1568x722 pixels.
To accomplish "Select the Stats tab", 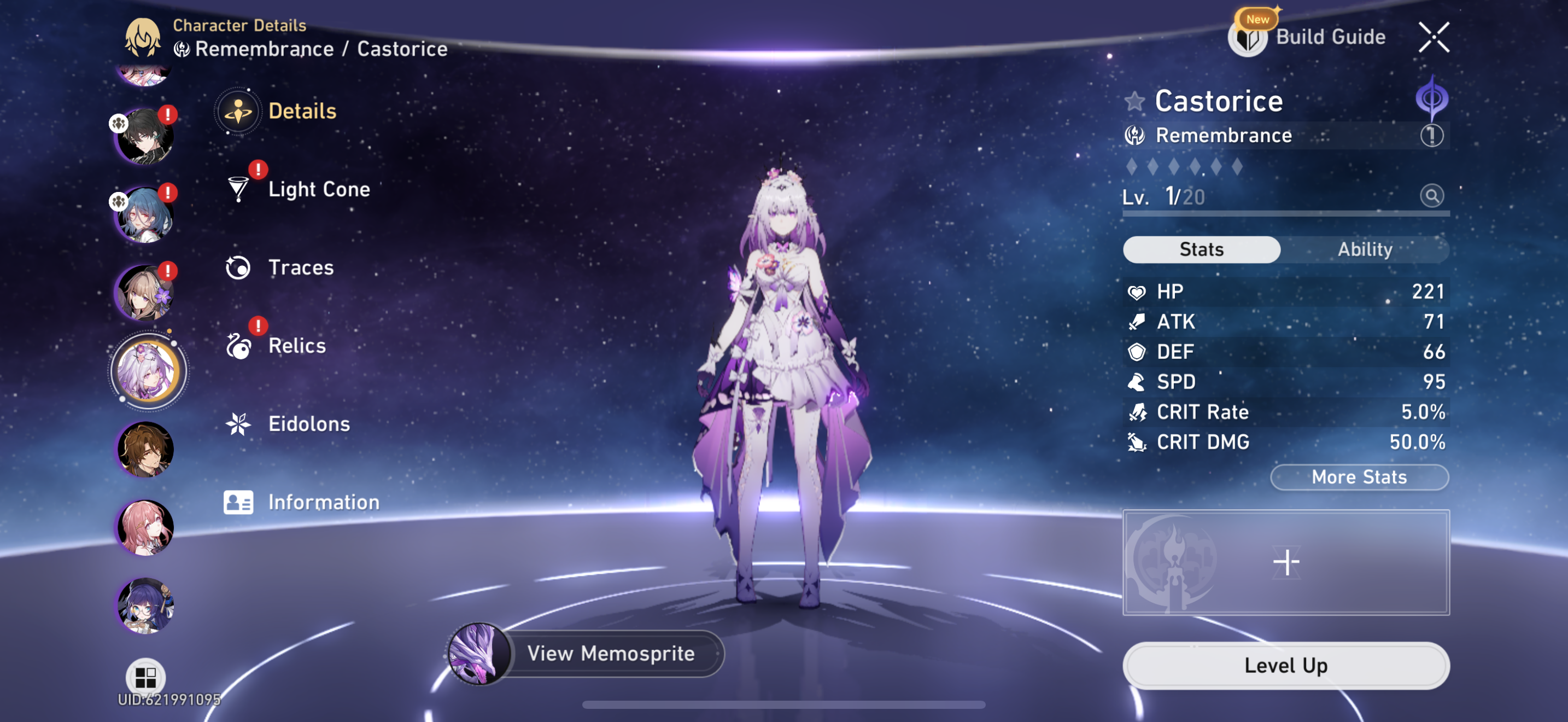I will coord(1201,249).
